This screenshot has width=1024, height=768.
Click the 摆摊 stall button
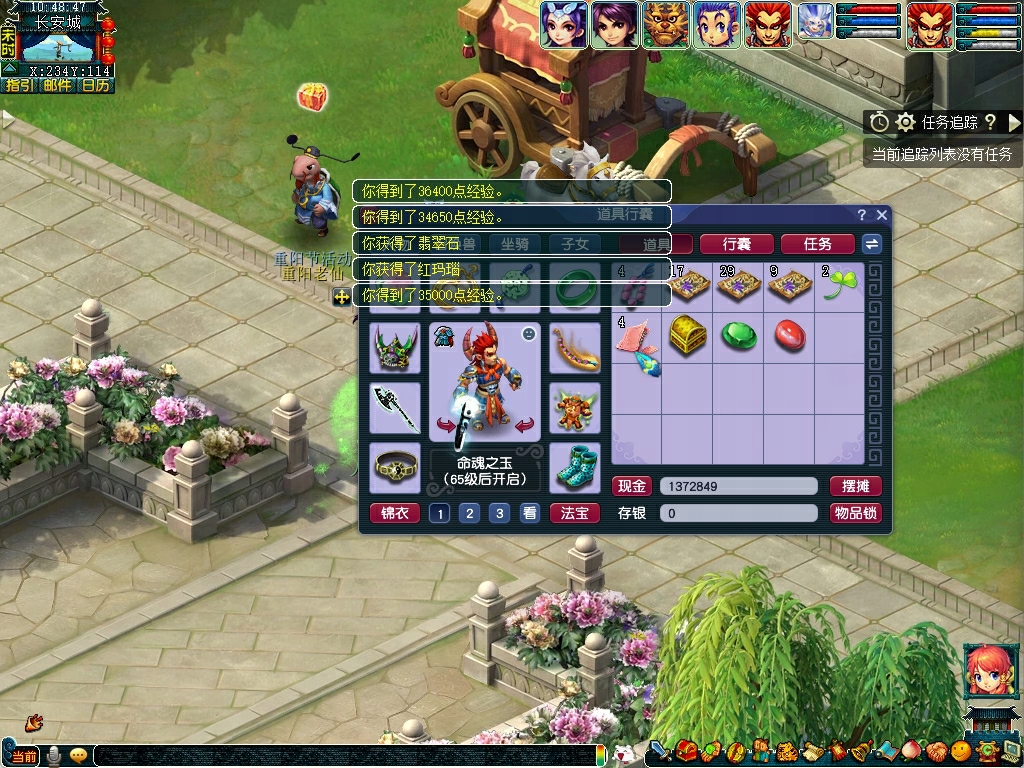tap(855, 486)
